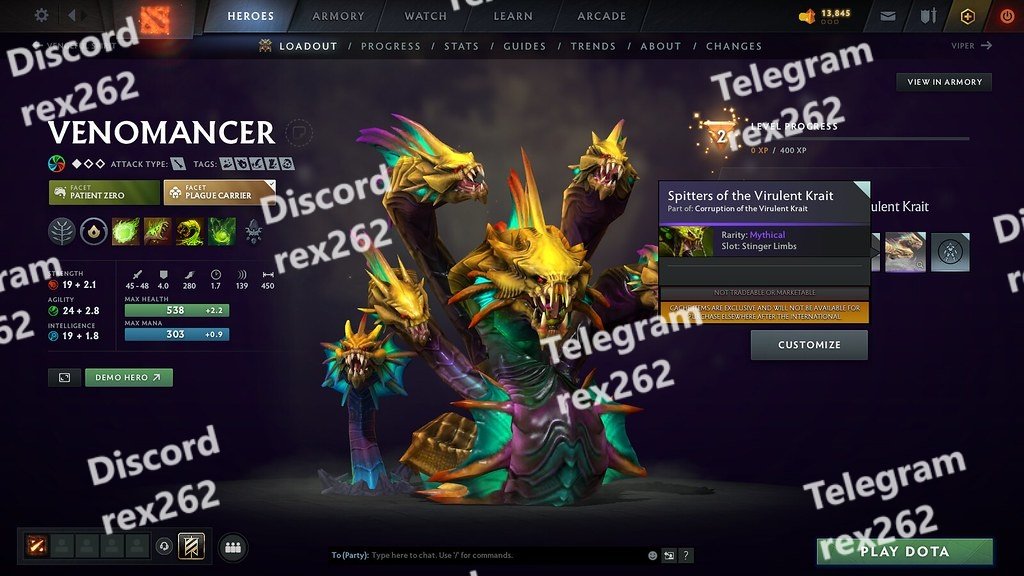
Task: Open the settings gear icon
Action: point(42,15)
